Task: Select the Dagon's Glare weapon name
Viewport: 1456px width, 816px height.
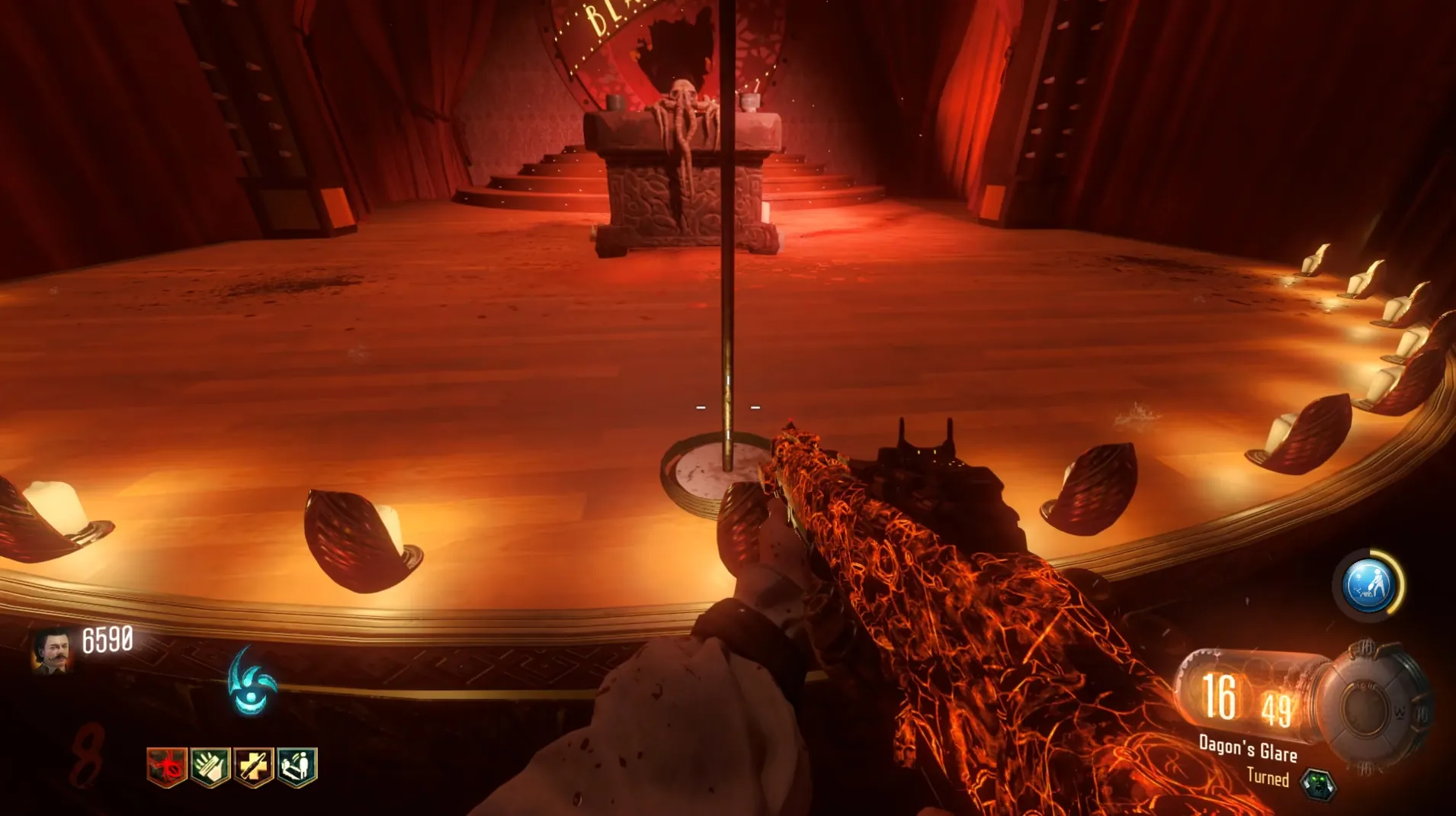Action: tap(1248, 748)
